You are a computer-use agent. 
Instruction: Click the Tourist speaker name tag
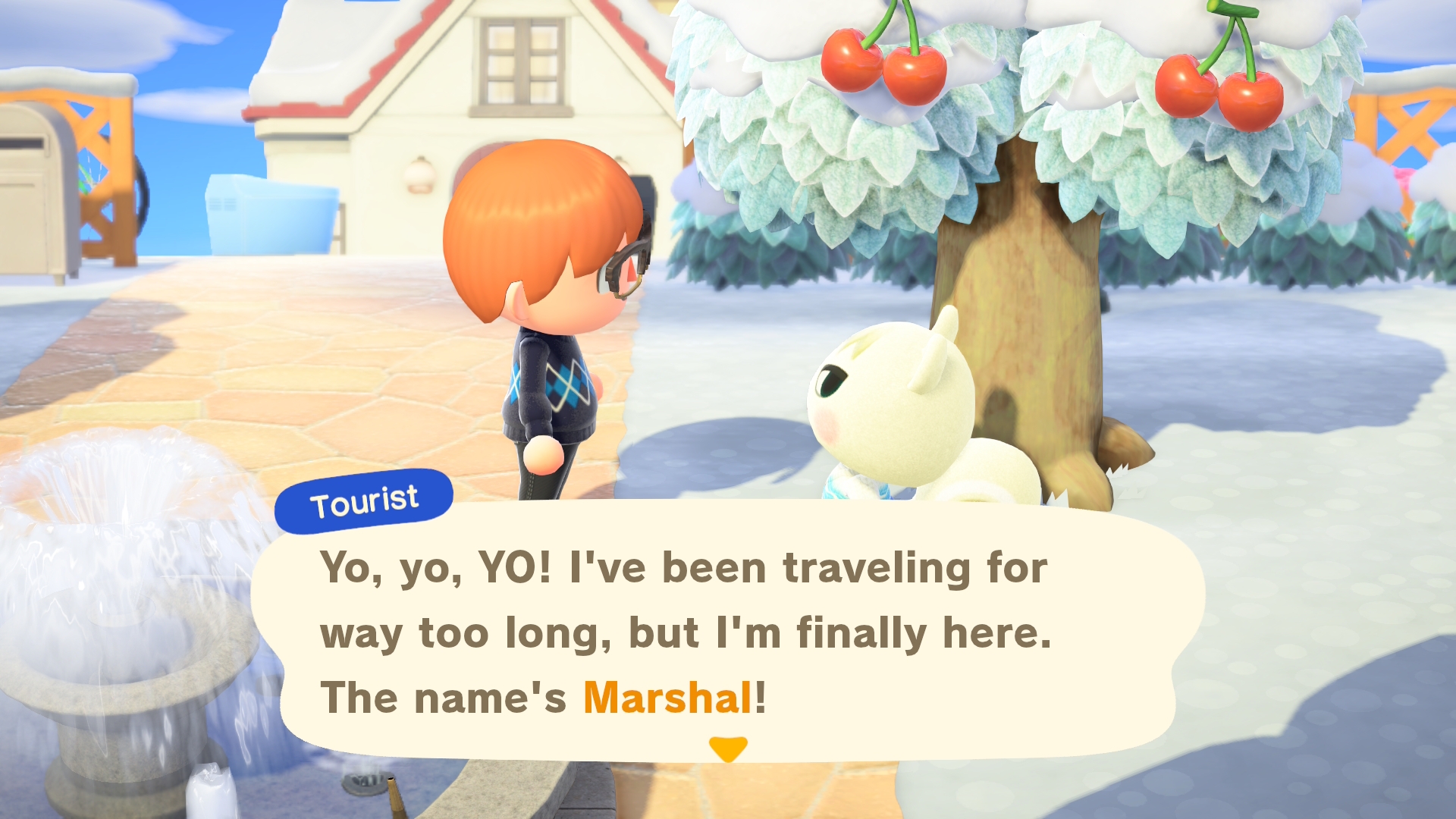click(364, 501)
